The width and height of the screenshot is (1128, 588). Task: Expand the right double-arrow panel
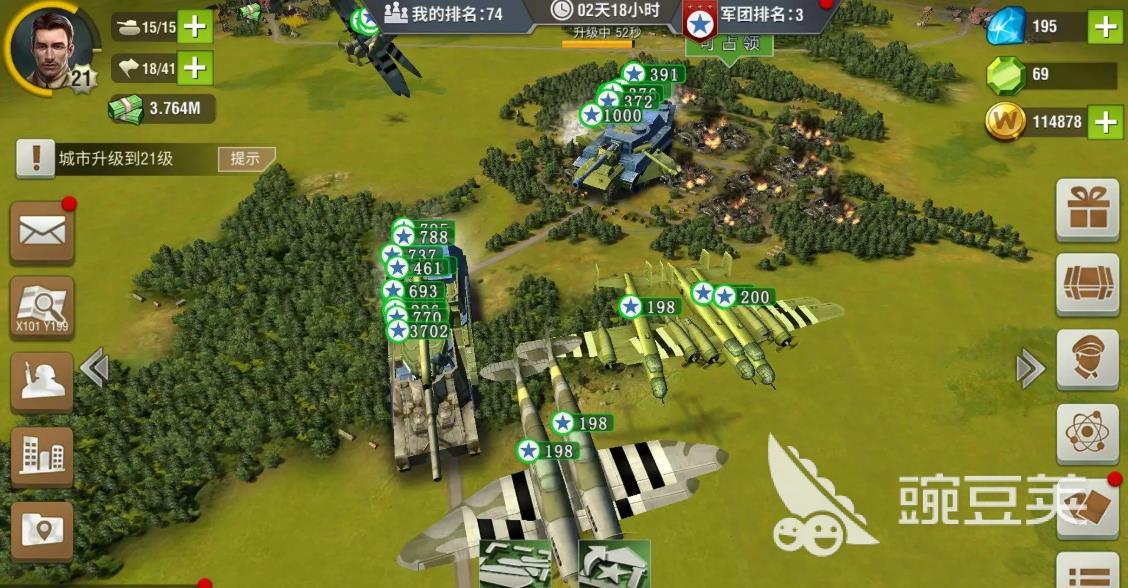(1030, 369)
